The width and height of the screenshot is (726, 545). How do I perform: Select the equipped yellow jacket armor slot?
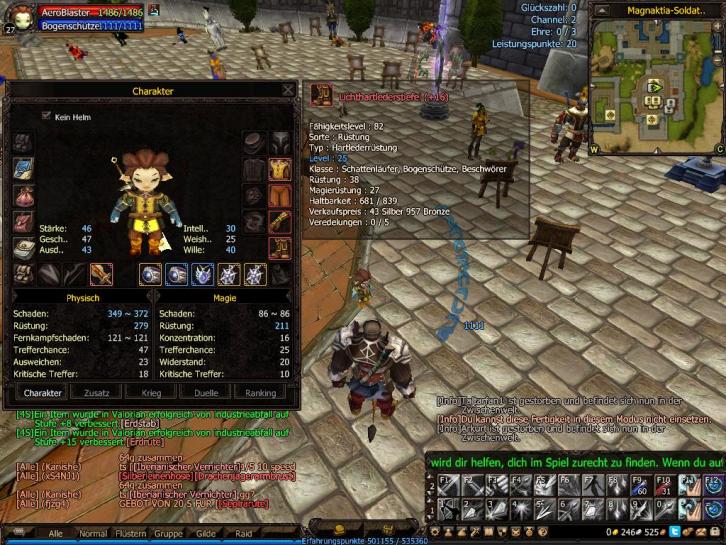(281, 169)
